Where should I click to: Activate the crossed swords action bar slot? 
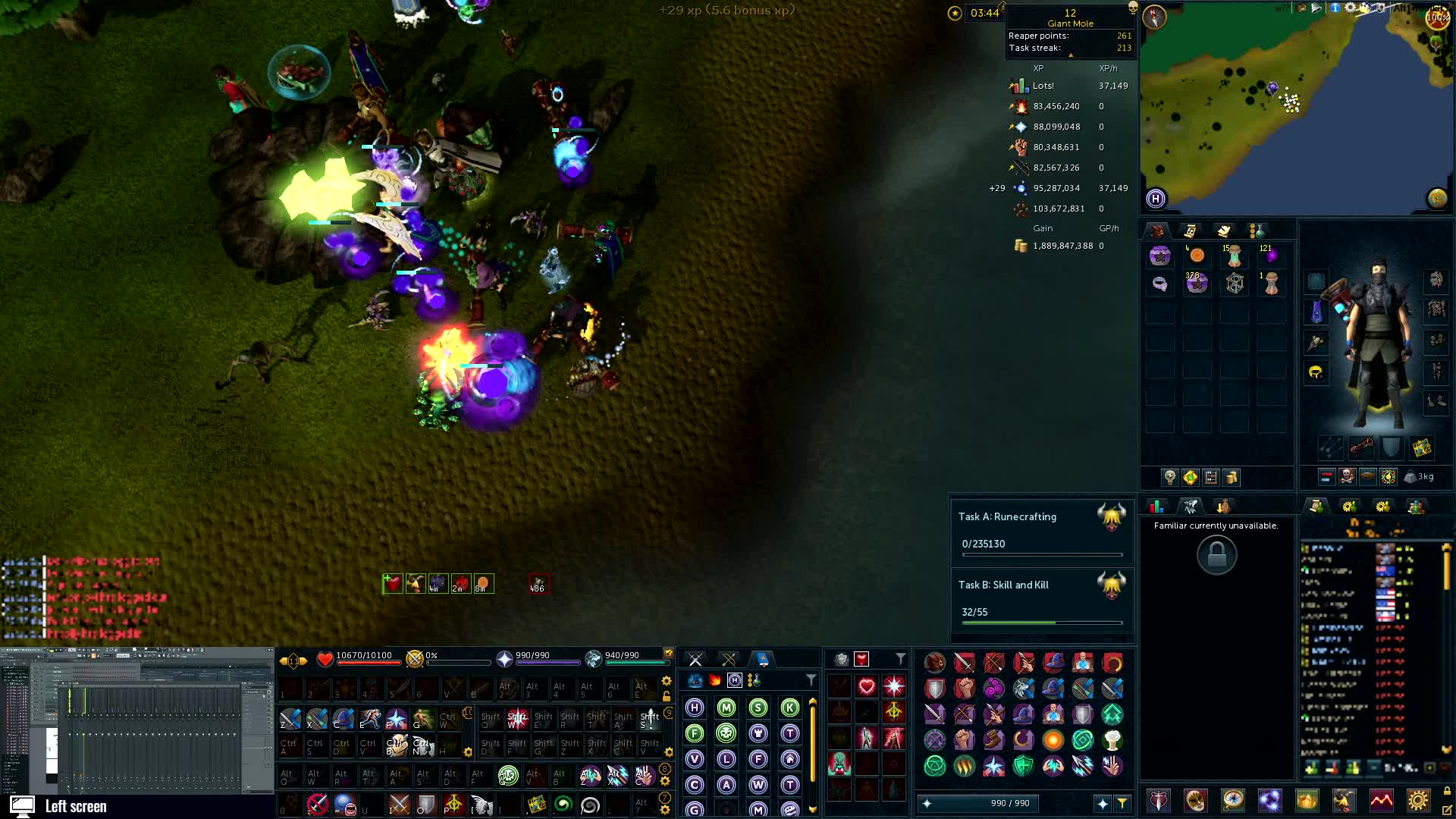[x=399, y=804]
